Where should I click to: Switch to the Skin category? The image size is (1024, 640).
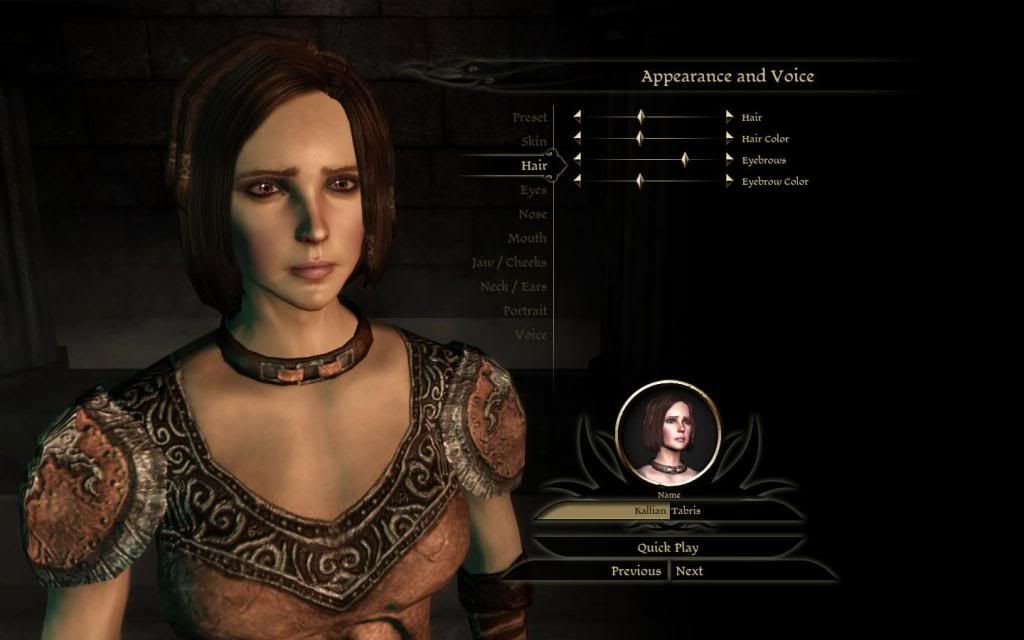pyautogui.click(x=533, y=142)
